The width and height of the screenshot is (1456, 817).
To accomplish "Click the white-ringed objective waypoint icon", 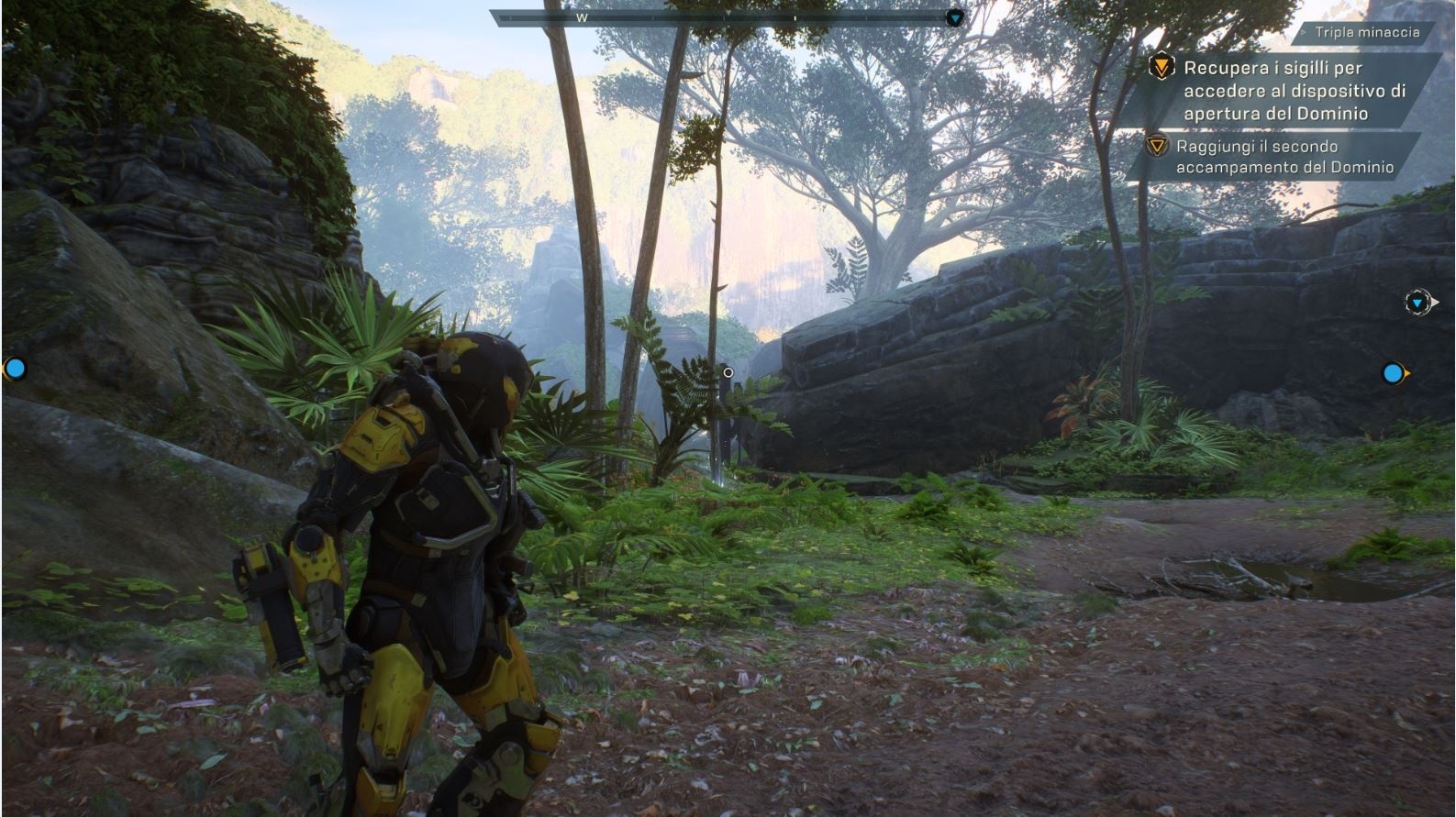I will [1418, 302].
